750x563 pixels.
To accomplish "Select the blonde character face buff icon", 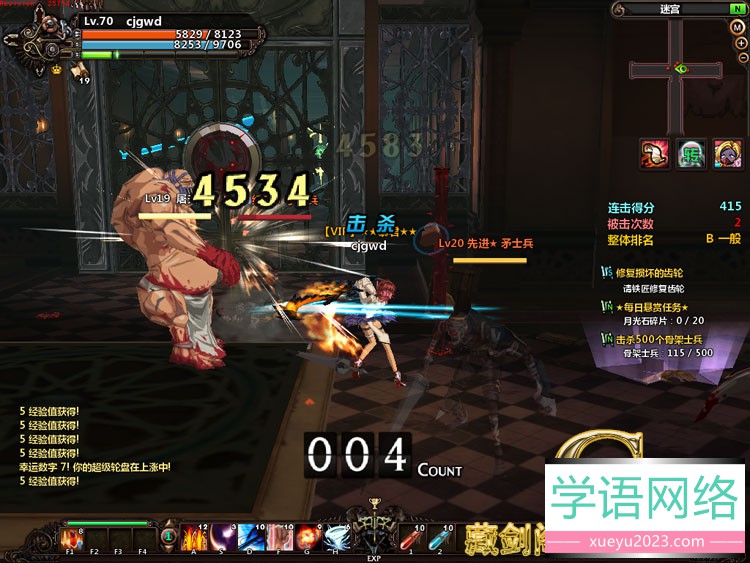I will [x=727, y=153].
